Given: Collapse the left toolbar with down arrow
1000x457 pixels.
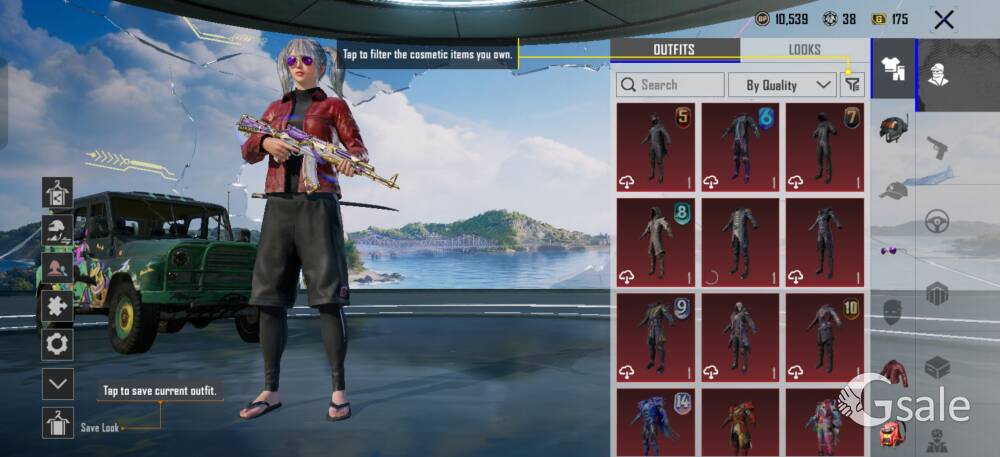Looking at the screenshot, I should (x=58, y=383).
